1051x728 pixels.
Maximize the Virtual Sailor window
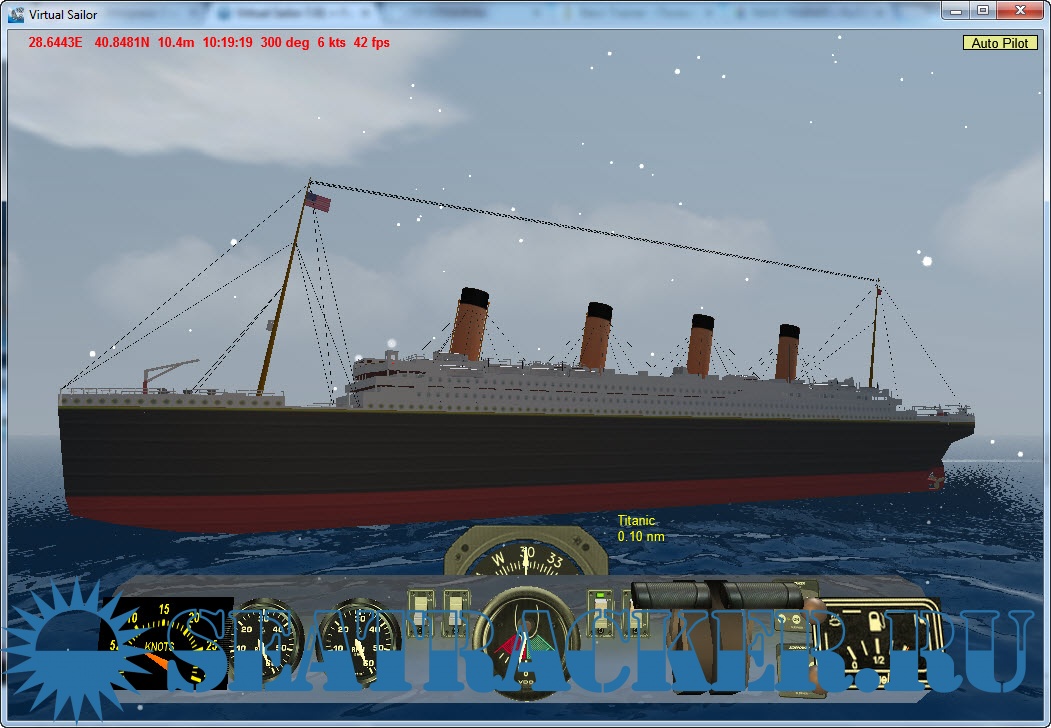coord(983,10)
